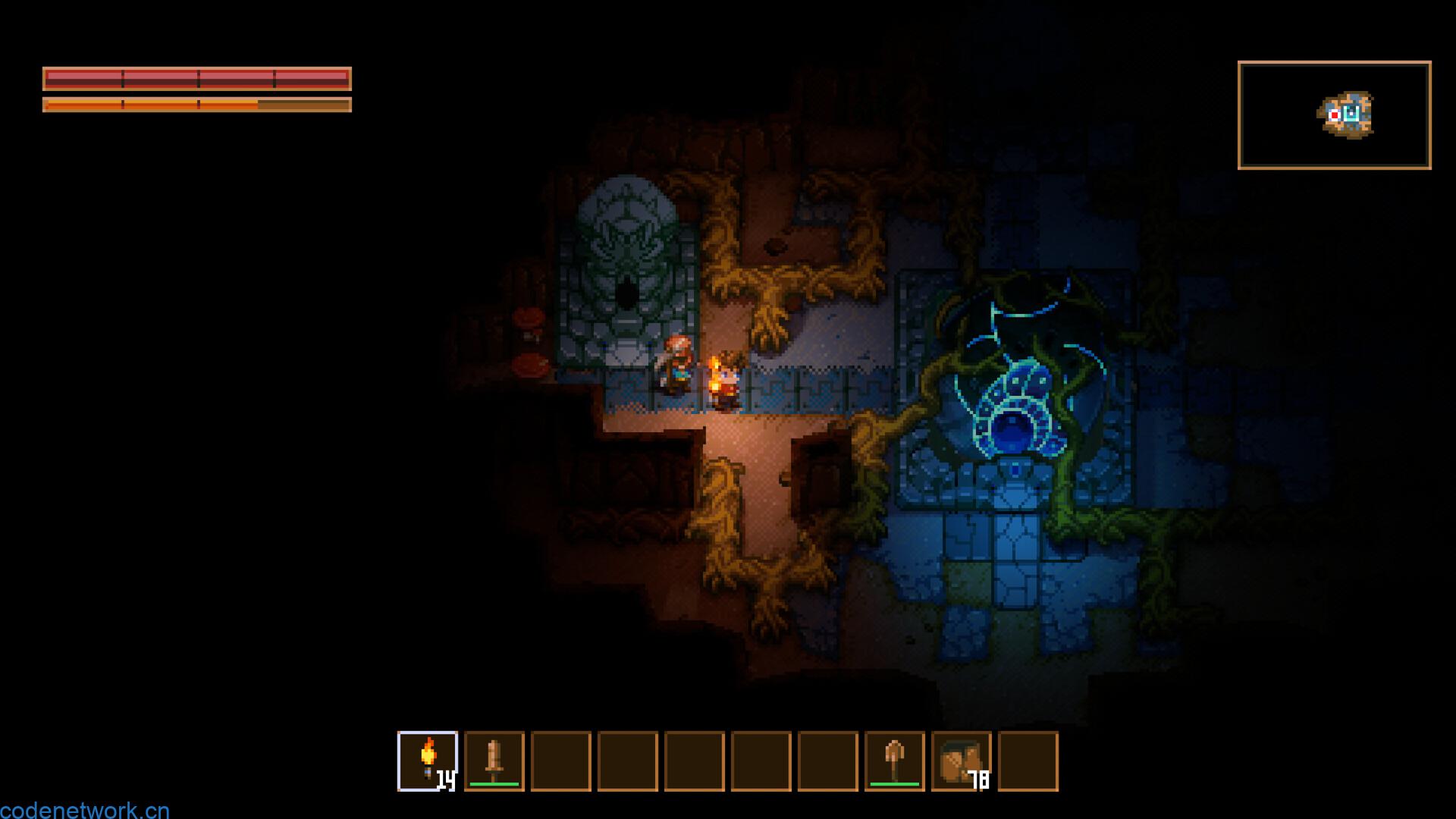Image resolution: width=1456 pixels, height=819 pixels.
Task: Select the dirt block stack of 78
Action: click(962, 761)
